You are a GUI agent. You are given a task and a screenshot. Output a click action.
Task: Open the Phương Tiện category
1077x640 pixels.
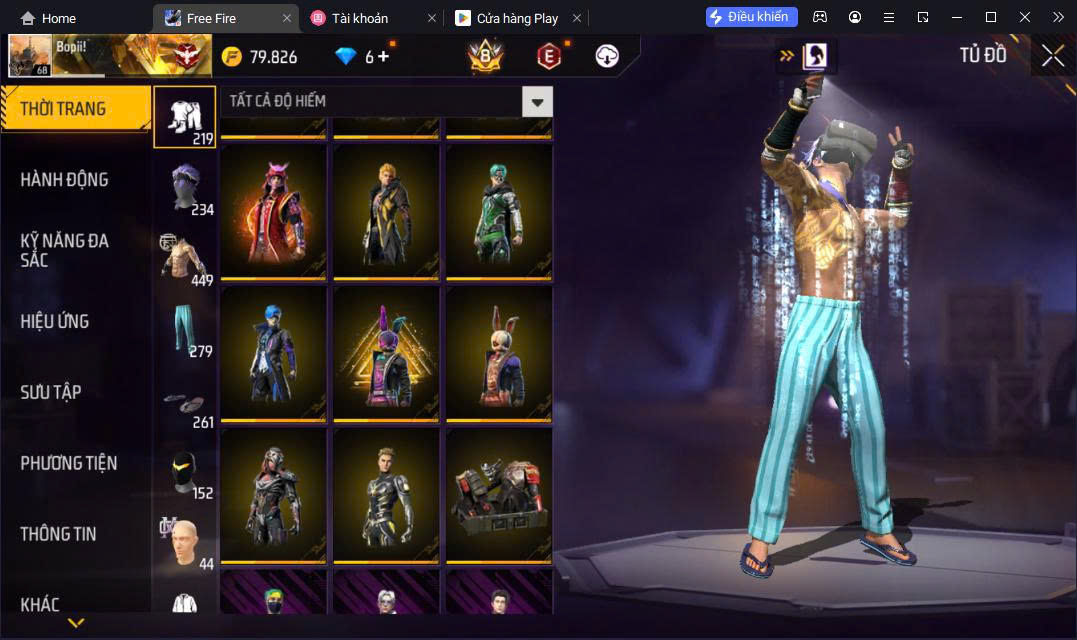tap(68, 463)
